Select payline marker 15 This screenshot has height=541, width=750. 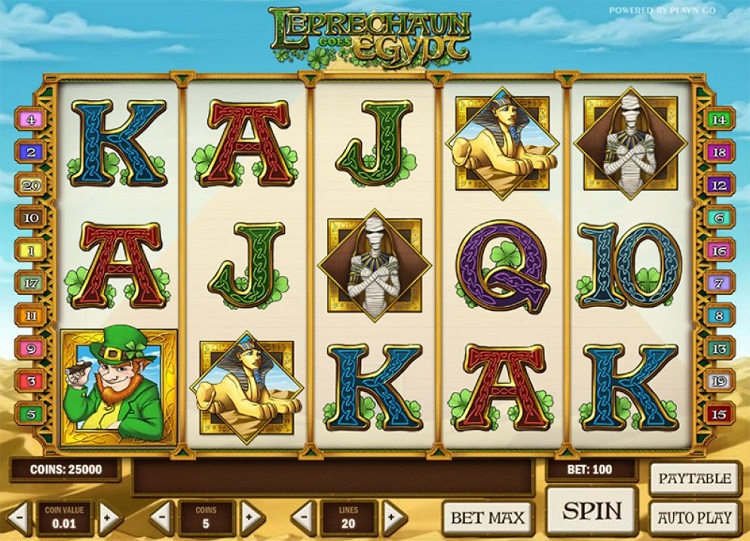point(717,413)
